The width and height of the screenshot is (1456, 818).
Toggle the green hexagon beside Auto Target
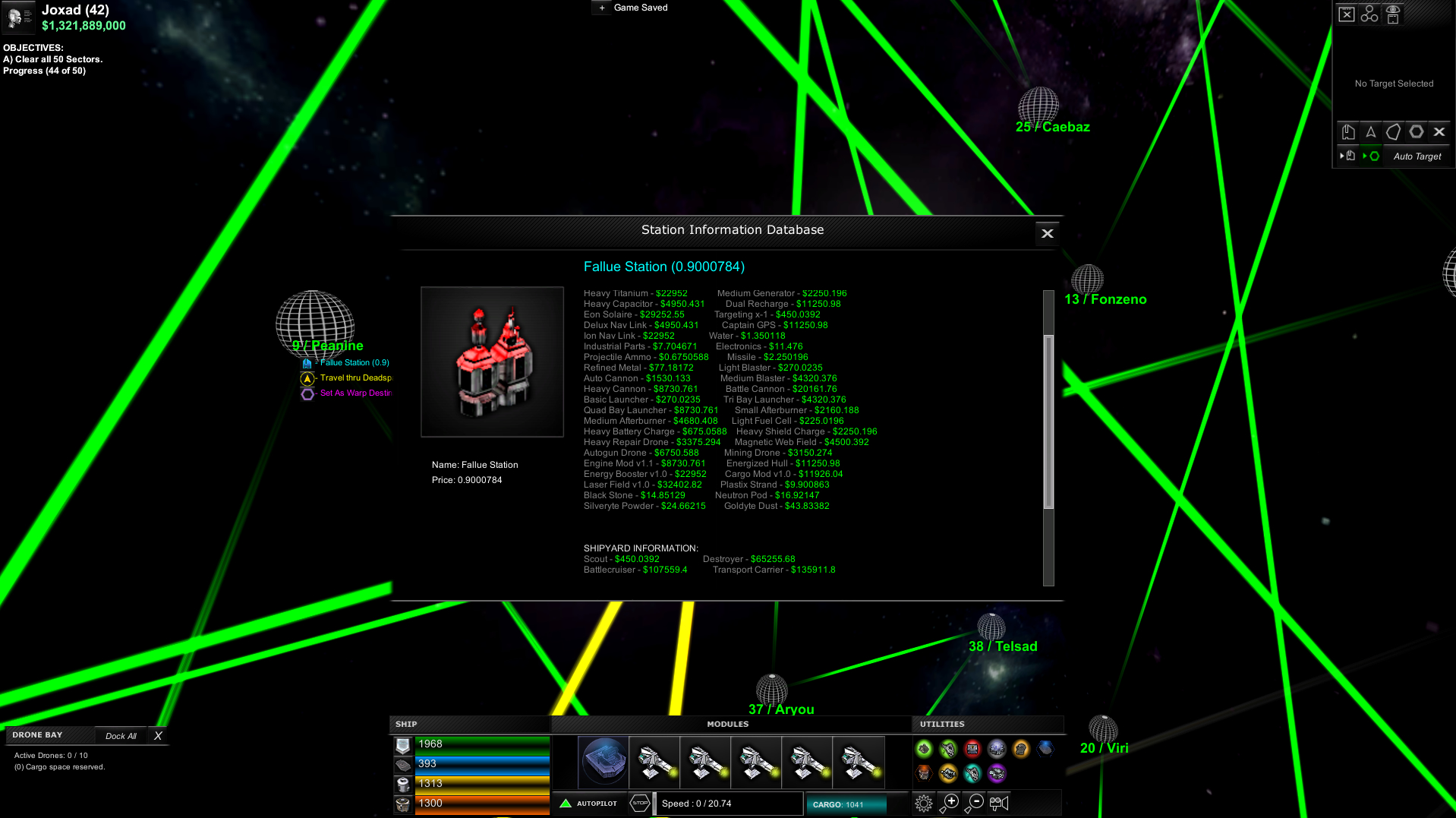[x=1373, y=157]
